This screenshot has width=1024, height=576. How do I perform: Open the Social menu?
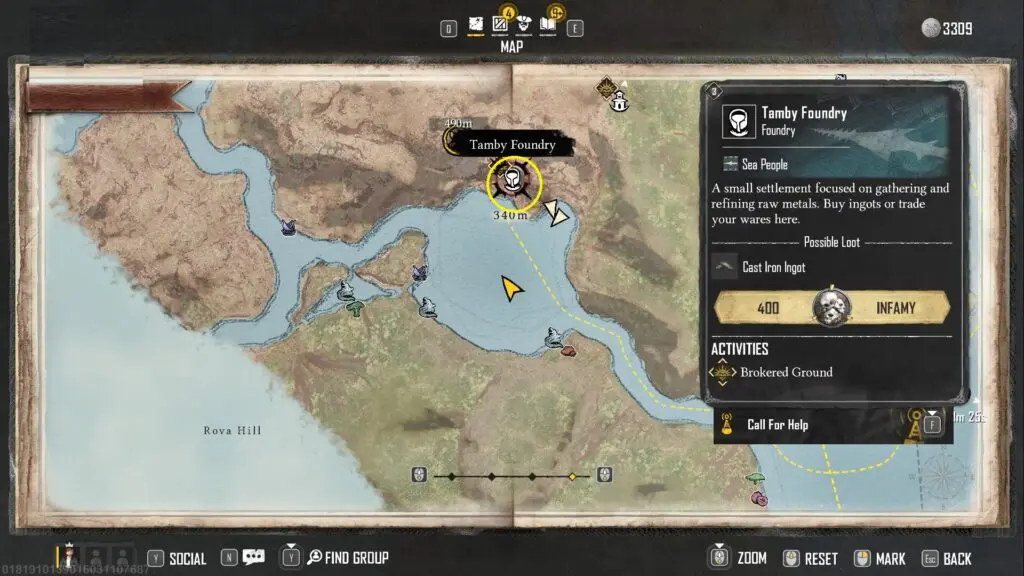tap(187, 558)
